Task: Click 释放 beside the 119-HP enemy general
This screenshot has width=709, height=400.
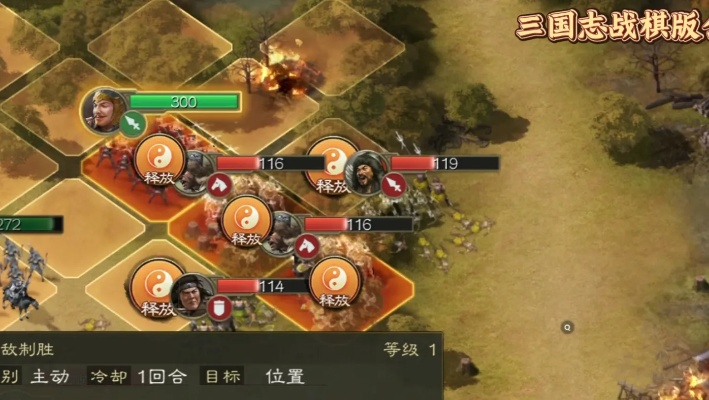Action: click(331, 165)
